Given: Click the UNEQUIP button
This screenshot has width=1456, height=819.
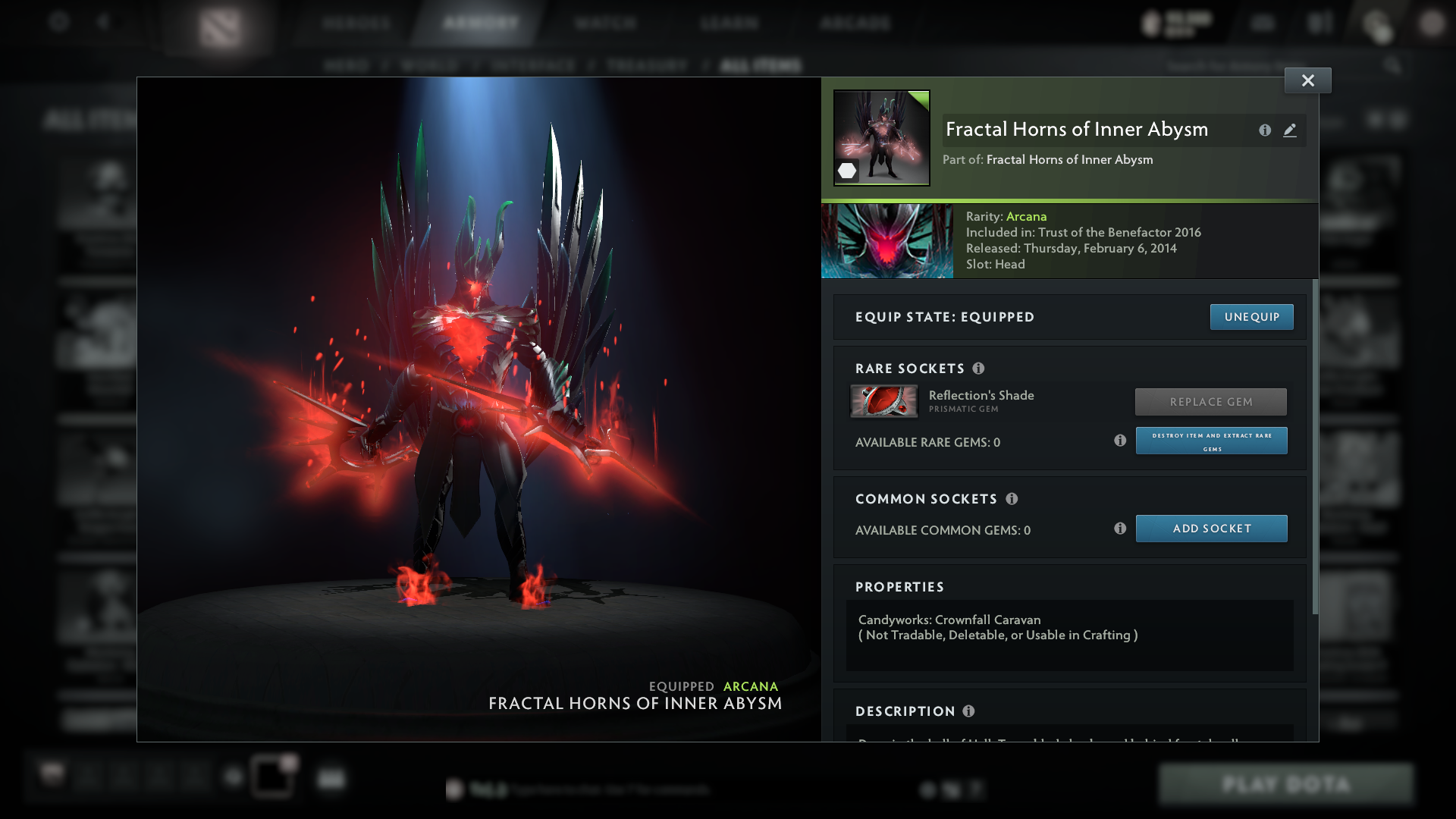Looking at the screenshot, I should click(x=1252, y=317).
